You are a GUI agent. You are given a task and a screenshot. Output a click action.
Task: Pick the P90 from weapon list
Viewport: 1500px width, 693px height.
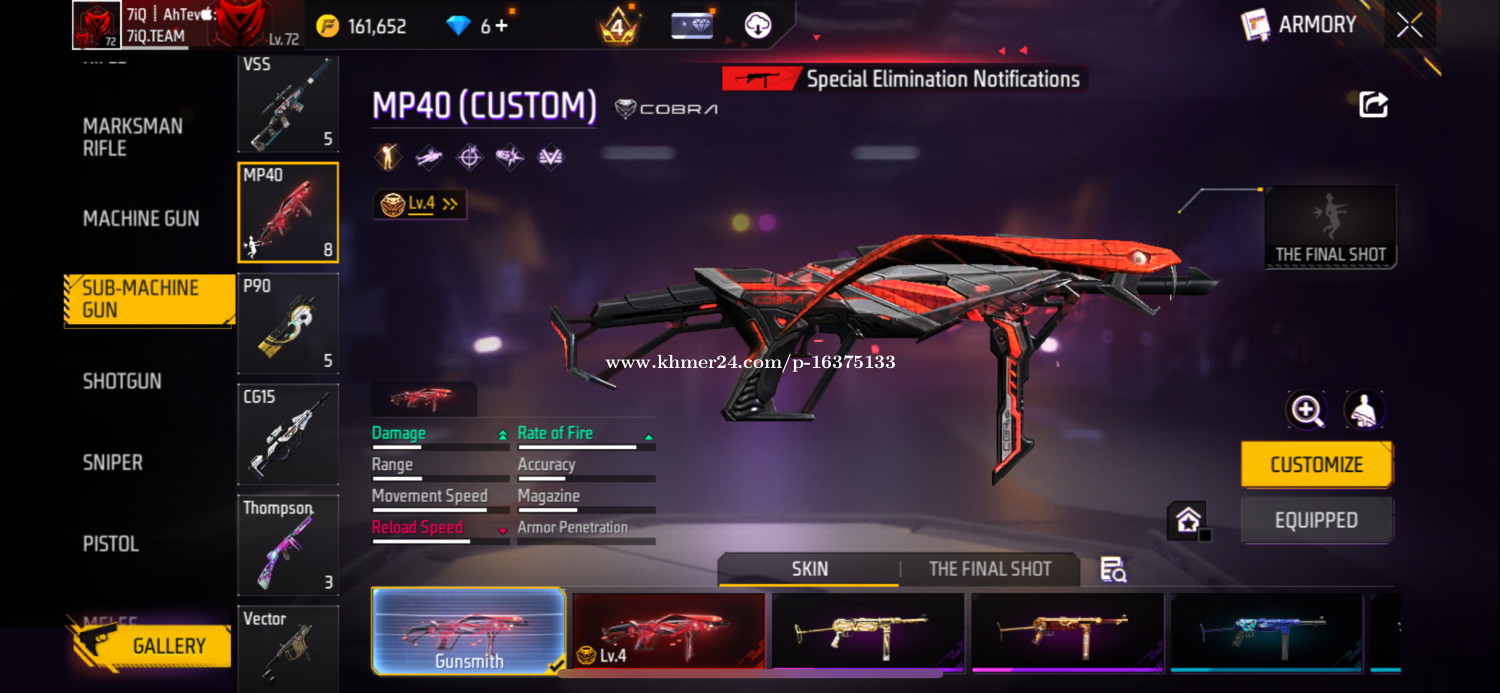coord(288,322)
